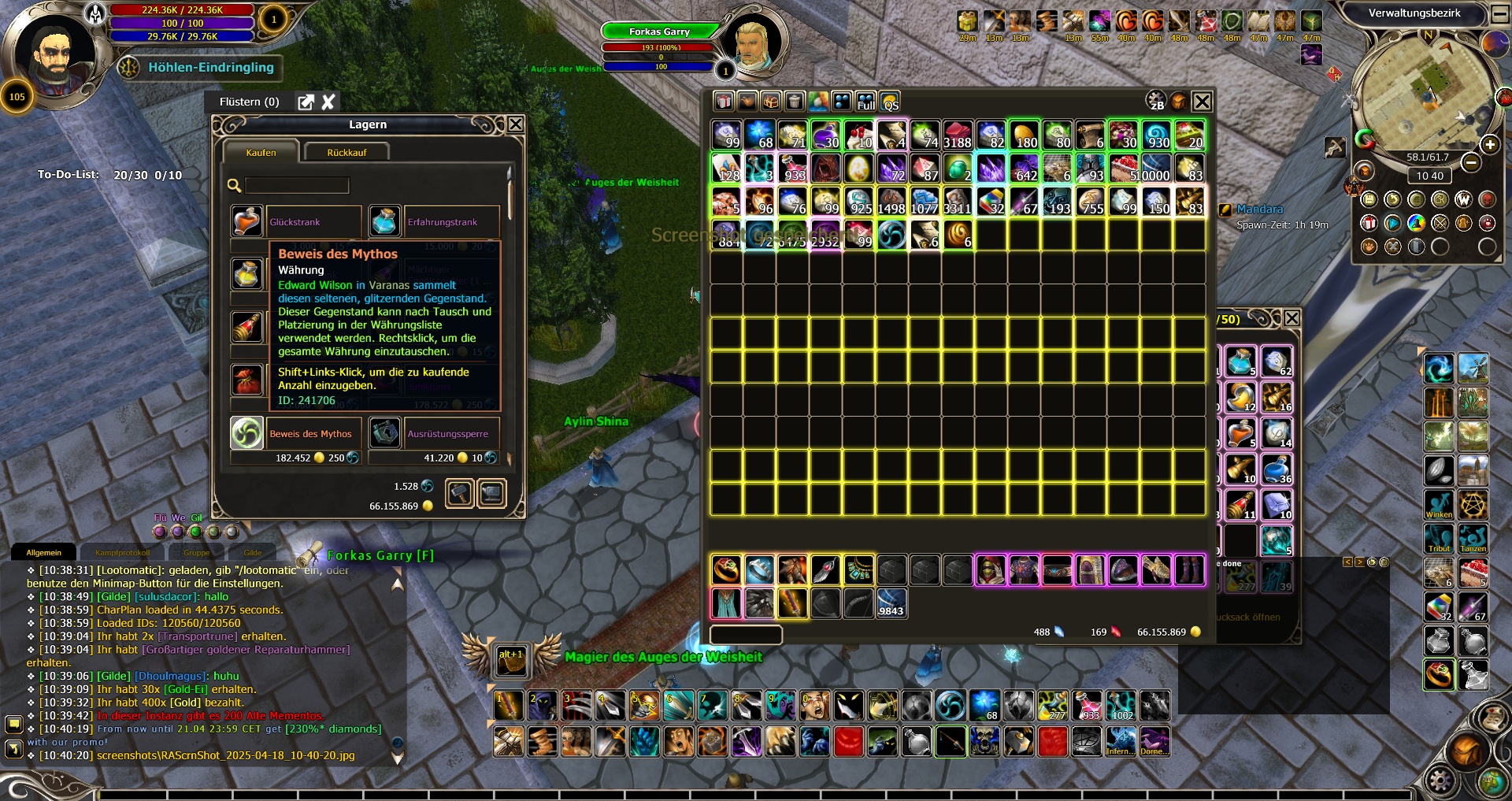Screen dimensions: 1512x801
Task: Zoom in the minimap with plus button
Action: [1489, 145]
